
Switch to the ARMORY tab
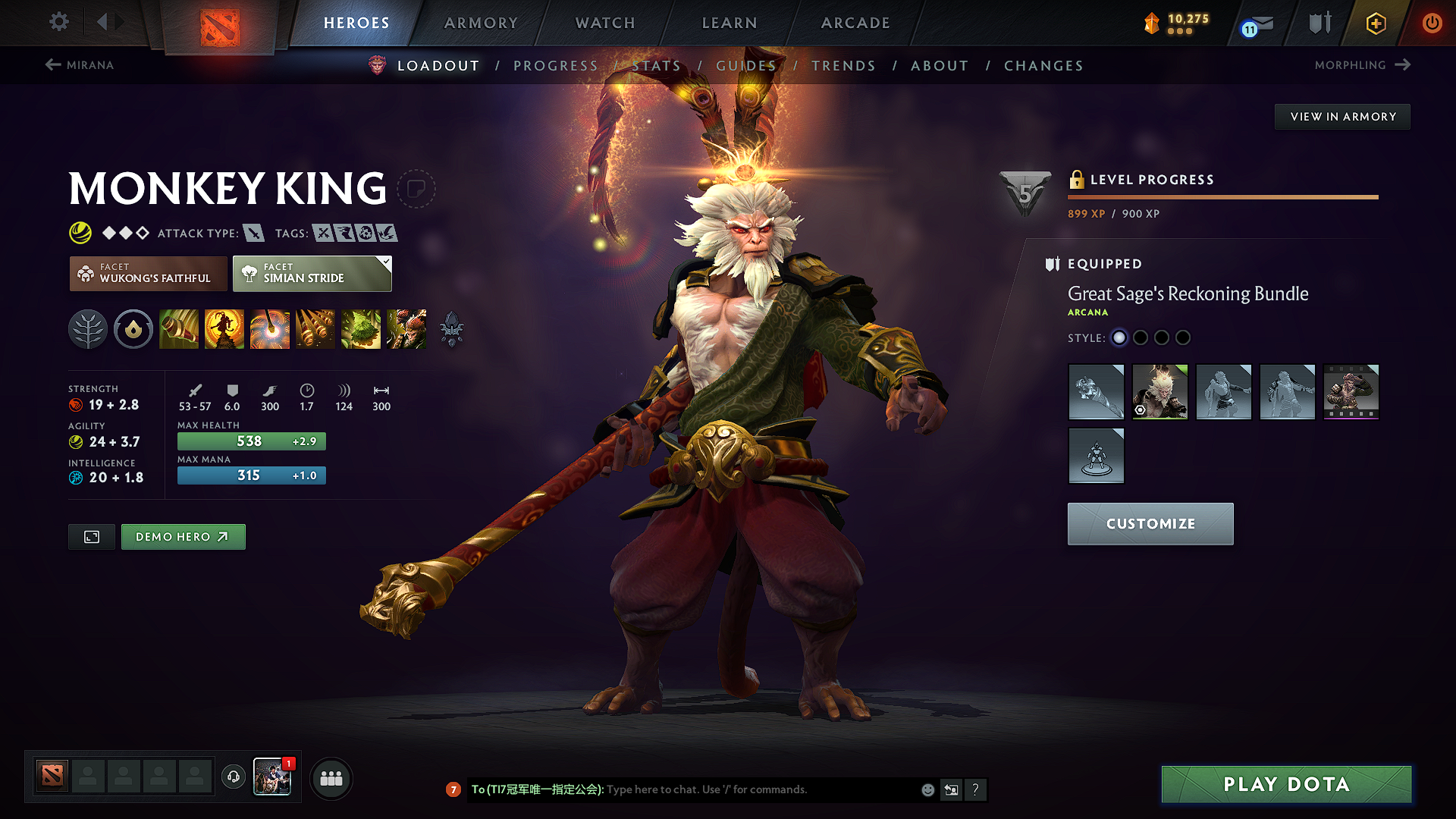click(480, 23)
